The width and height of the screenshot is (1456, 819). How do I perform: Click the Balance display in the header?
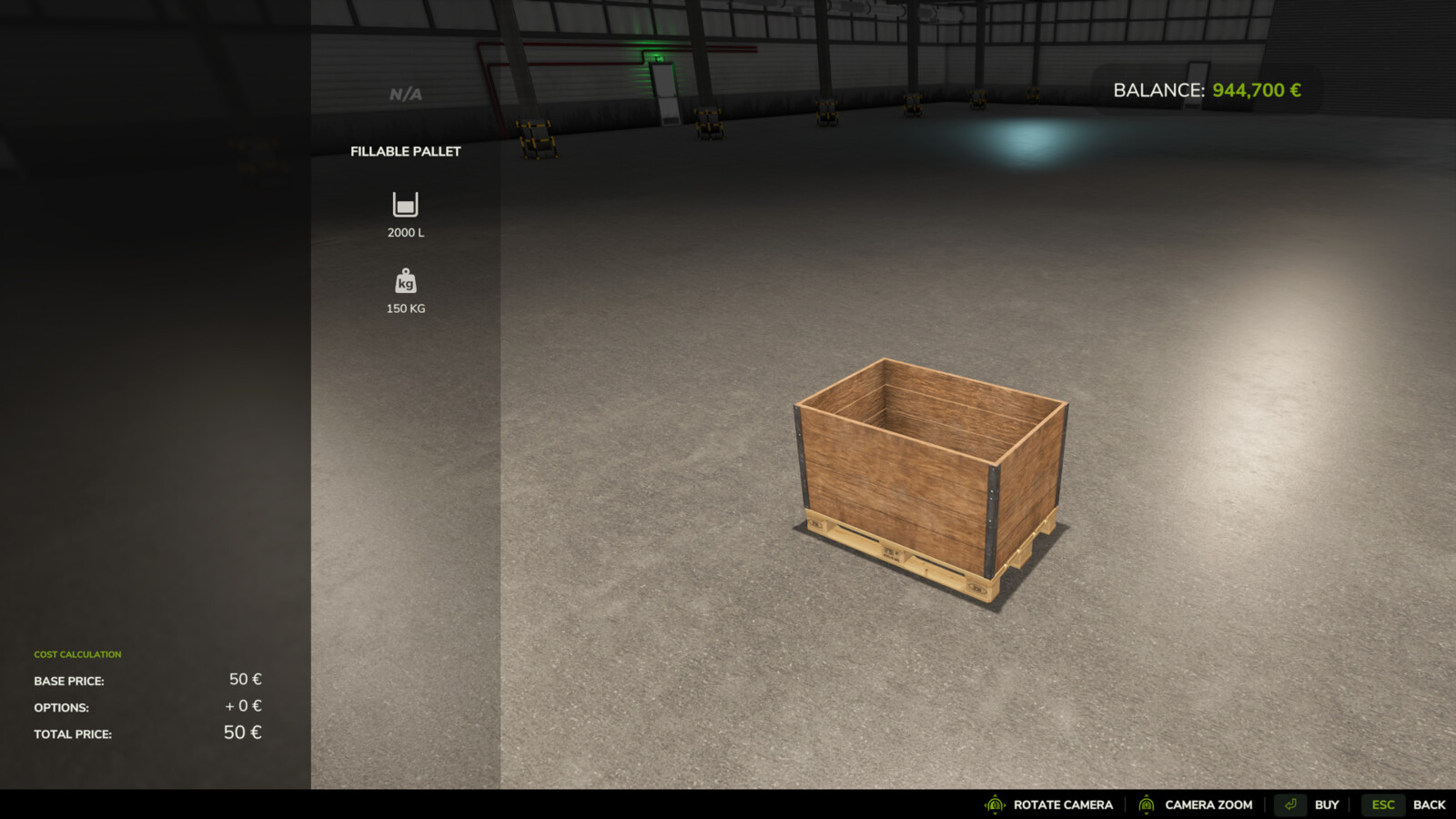(1206, 90)
